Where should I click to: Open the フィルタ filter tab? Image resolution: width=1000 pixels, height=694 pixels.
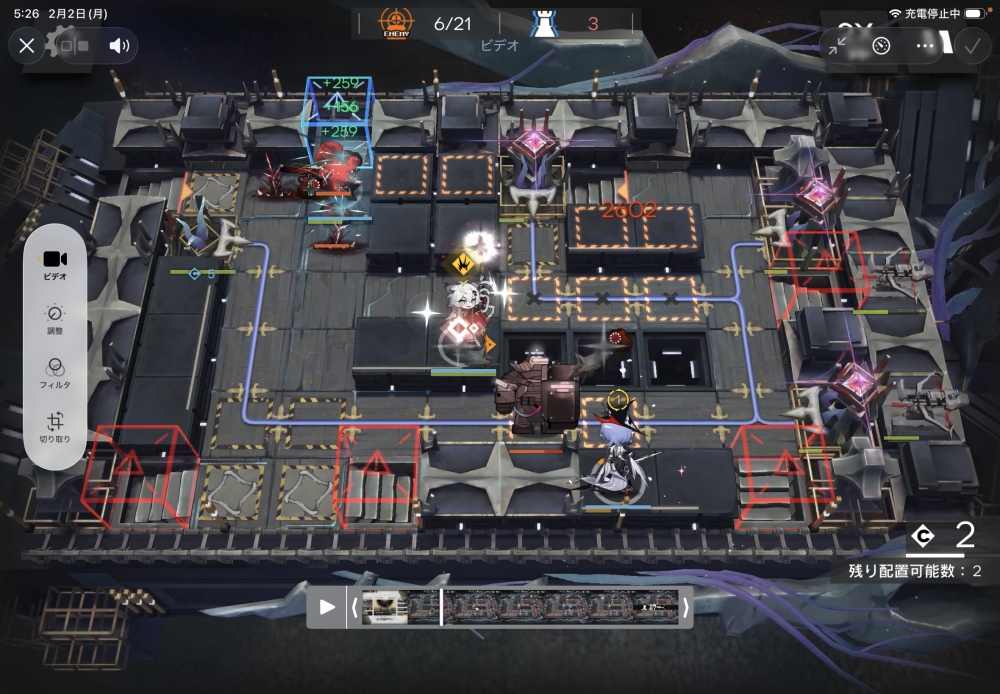tap(55, 374)
